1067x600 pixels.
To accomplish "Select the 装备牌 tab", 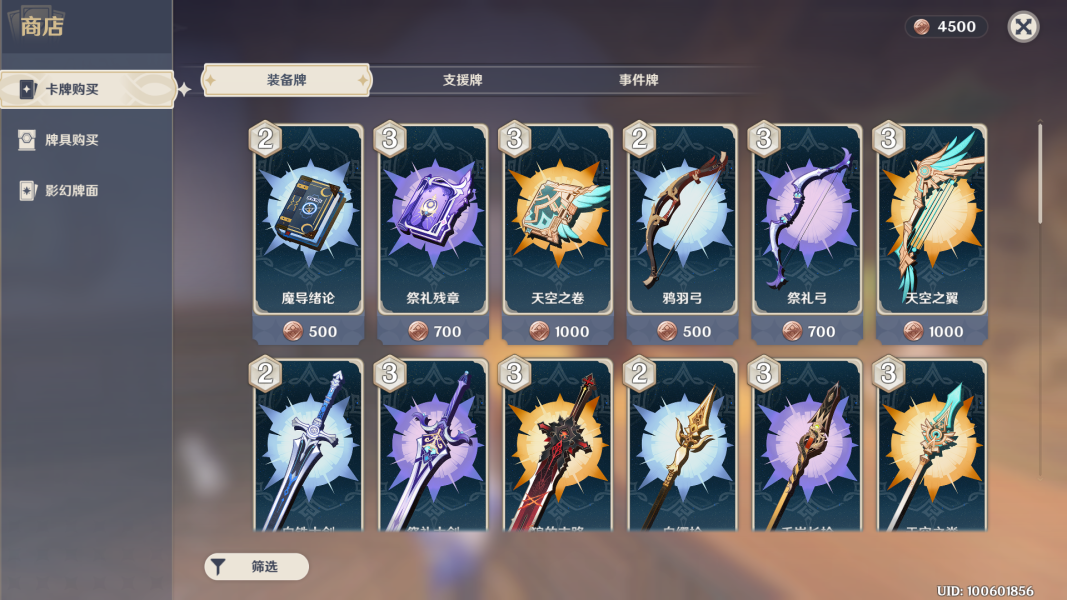I will click(x=286, y=80).
